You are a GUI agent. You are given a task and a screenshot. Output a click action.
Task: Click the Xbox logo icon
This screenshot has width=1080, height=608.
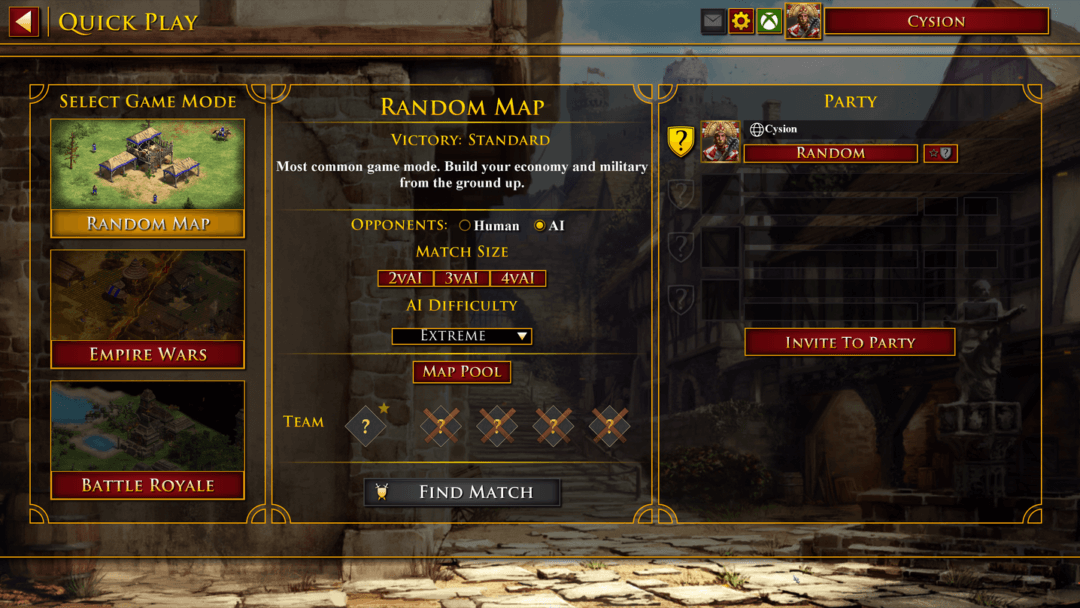pos(769,21)
